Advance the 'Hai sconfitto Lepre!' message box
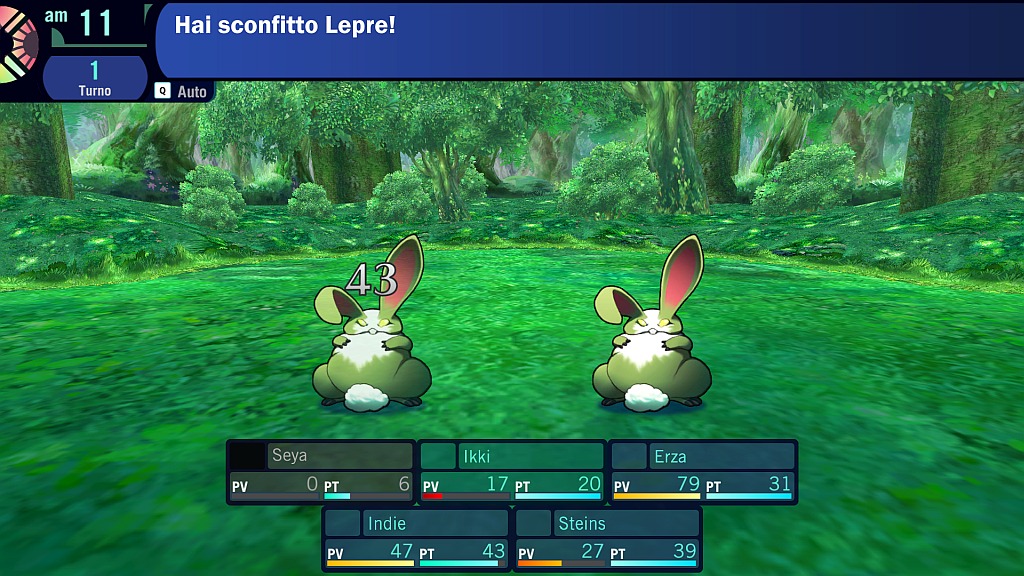 pyautogui.click(x=588, y=40)
